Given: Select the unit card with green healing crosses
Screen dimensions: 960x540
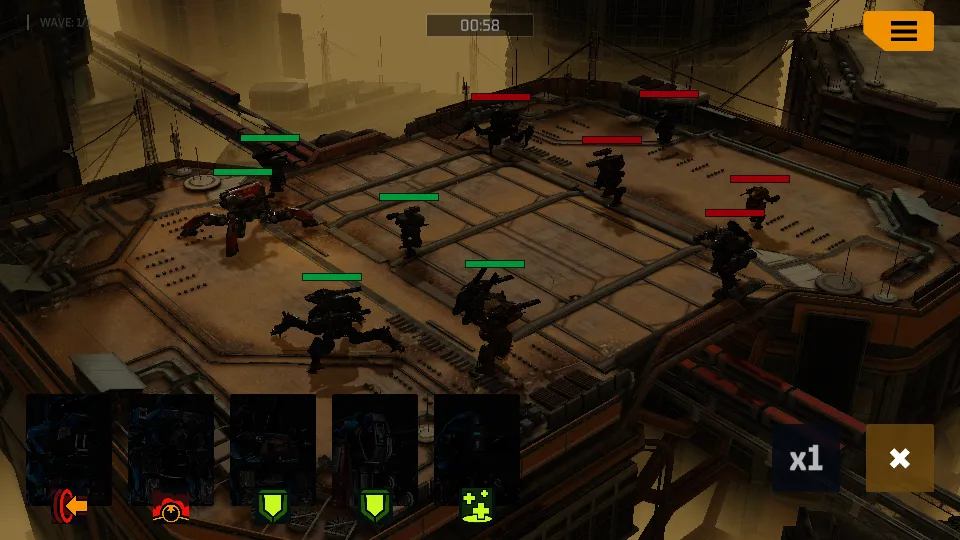Looking at the screenshot, I should [477, 452].
